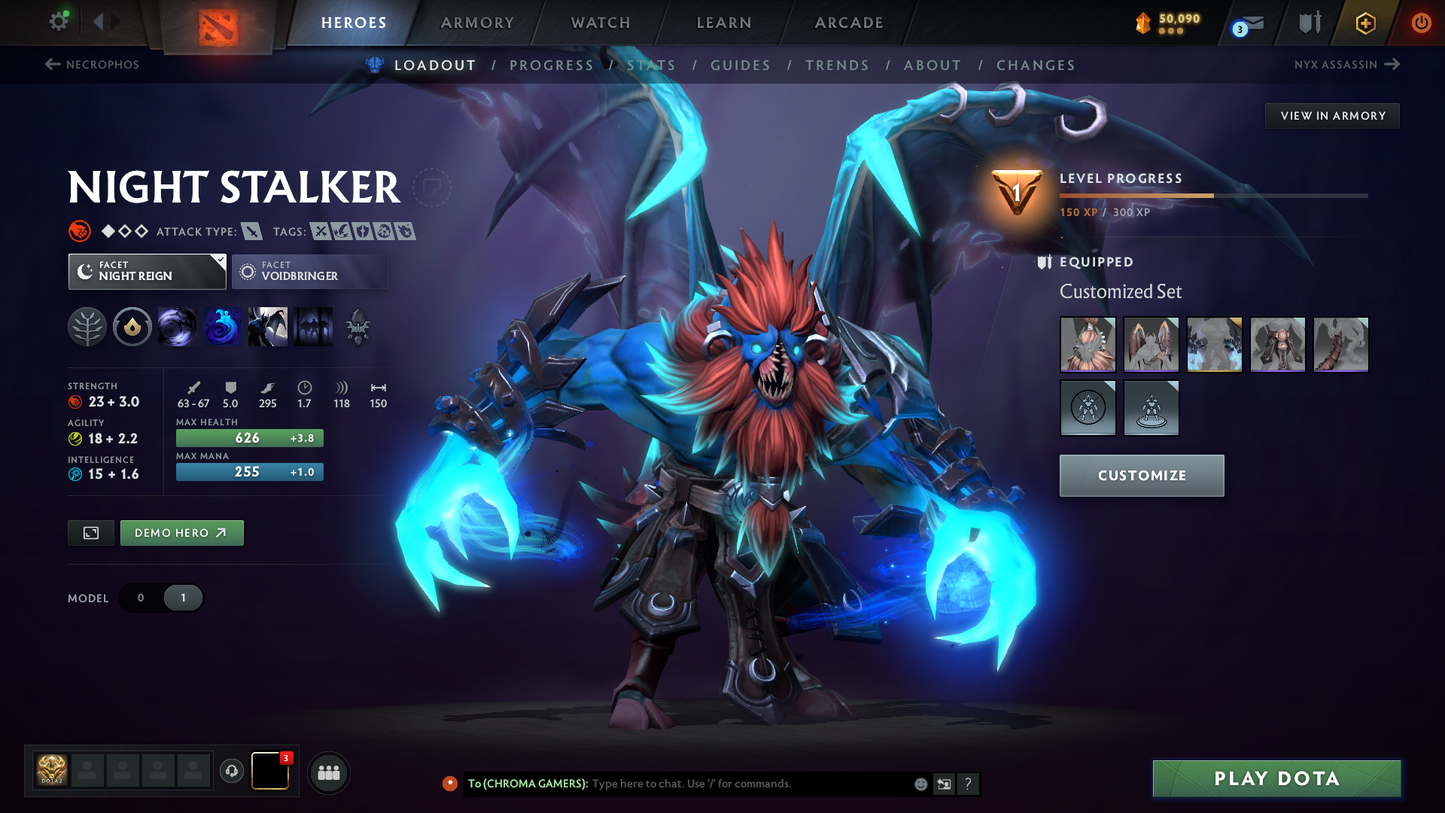Switch hero model to variant 0

pyautogui.click(x=140, y=597)
